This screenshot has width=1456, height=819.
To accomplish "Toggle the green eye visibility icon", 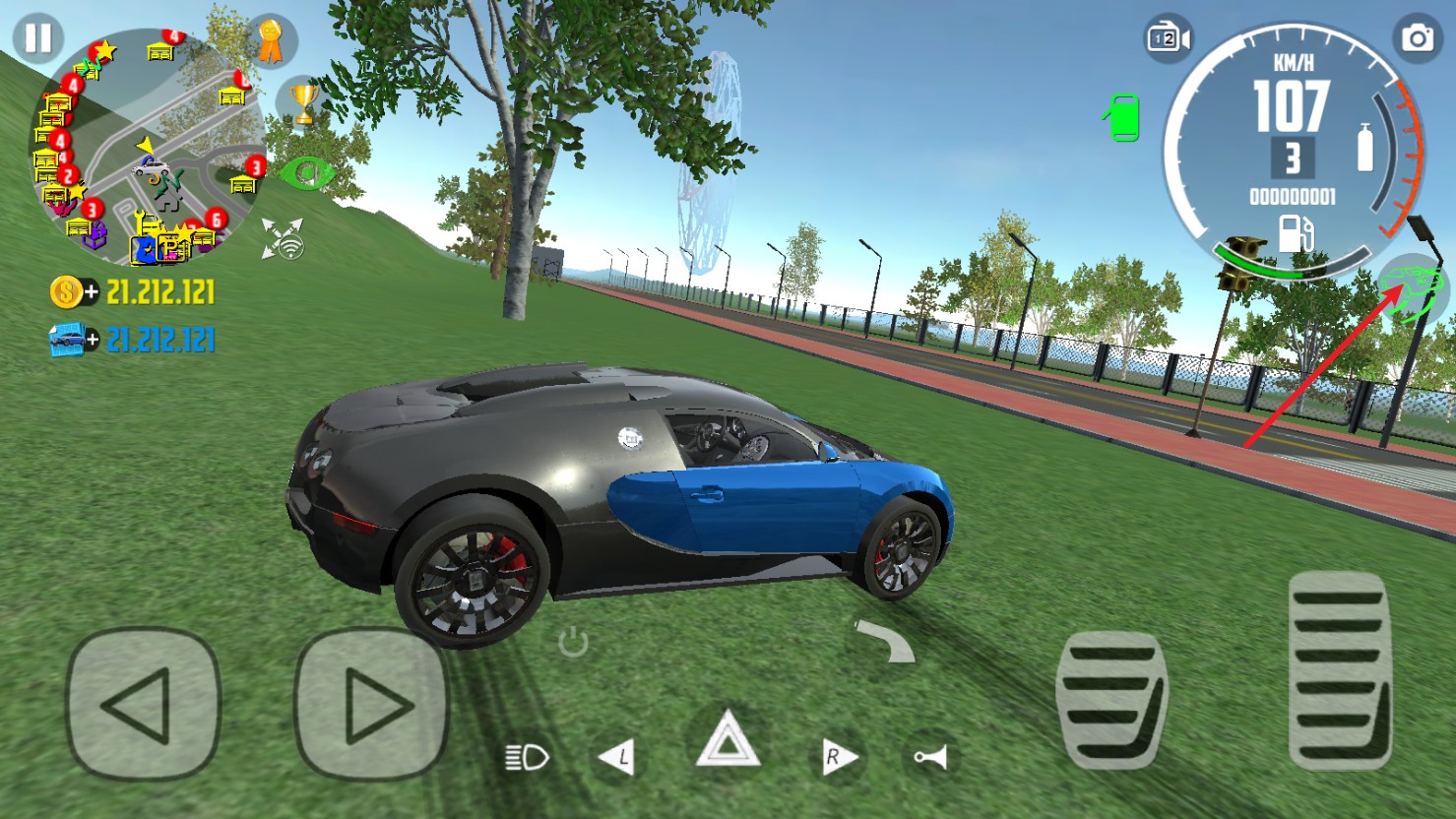I will [306, 174].
